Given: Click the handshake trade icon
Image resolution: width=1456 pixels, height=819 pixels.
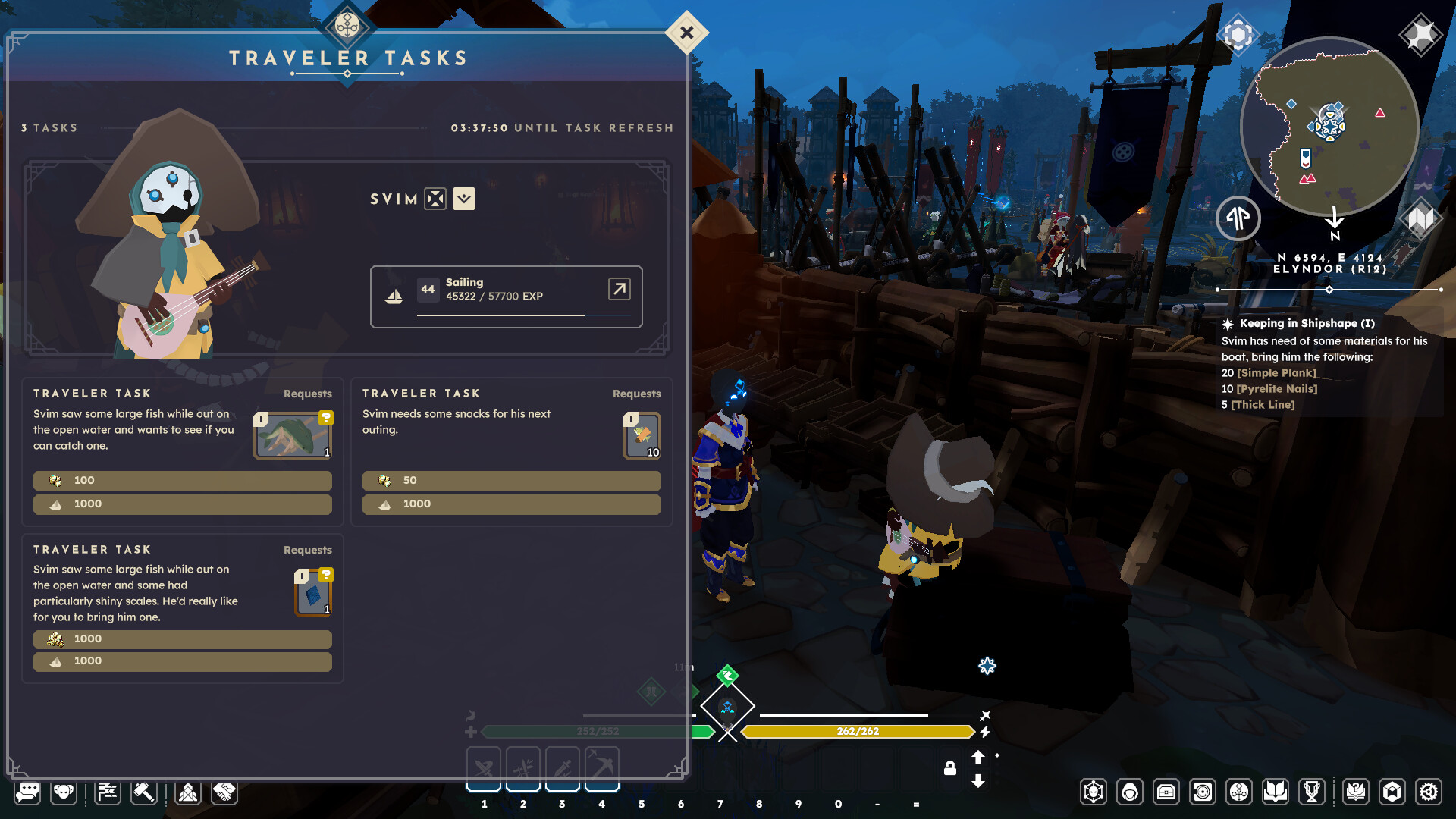Looking at the screenshot, I should pos(224,792).
